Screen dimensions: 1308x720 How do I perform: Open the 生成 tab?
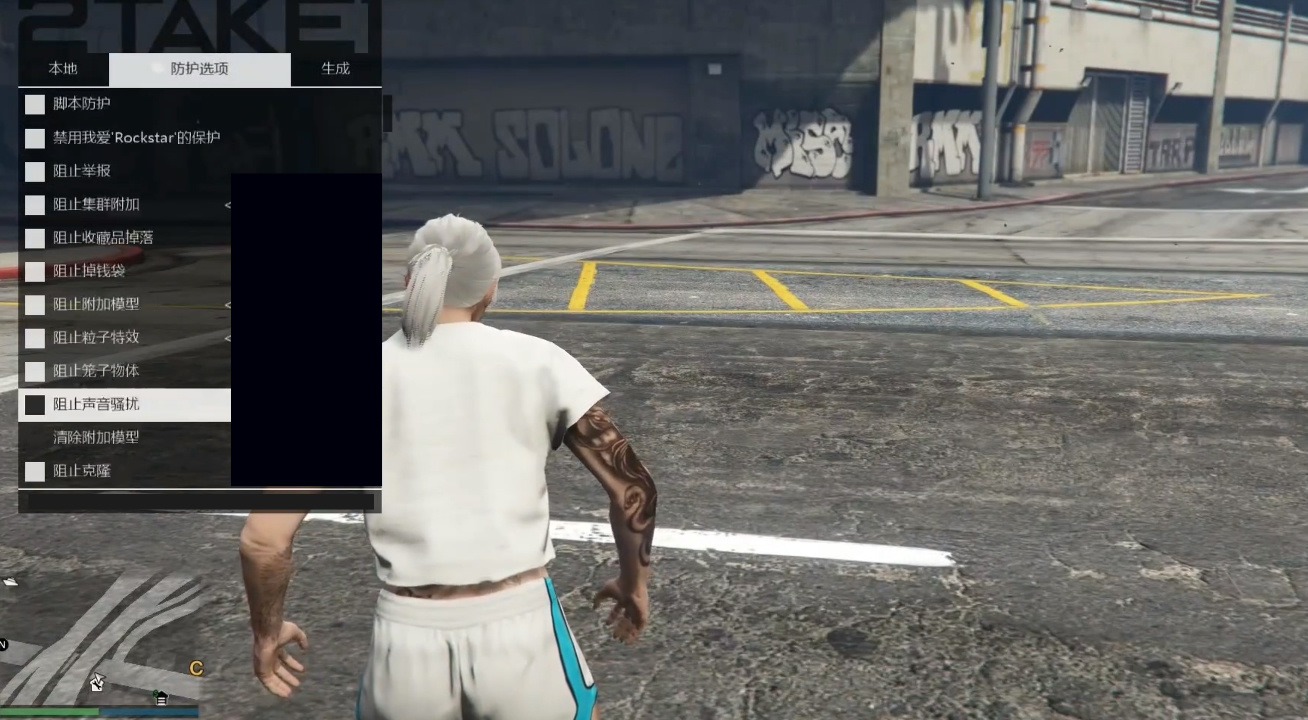(333, 69)
